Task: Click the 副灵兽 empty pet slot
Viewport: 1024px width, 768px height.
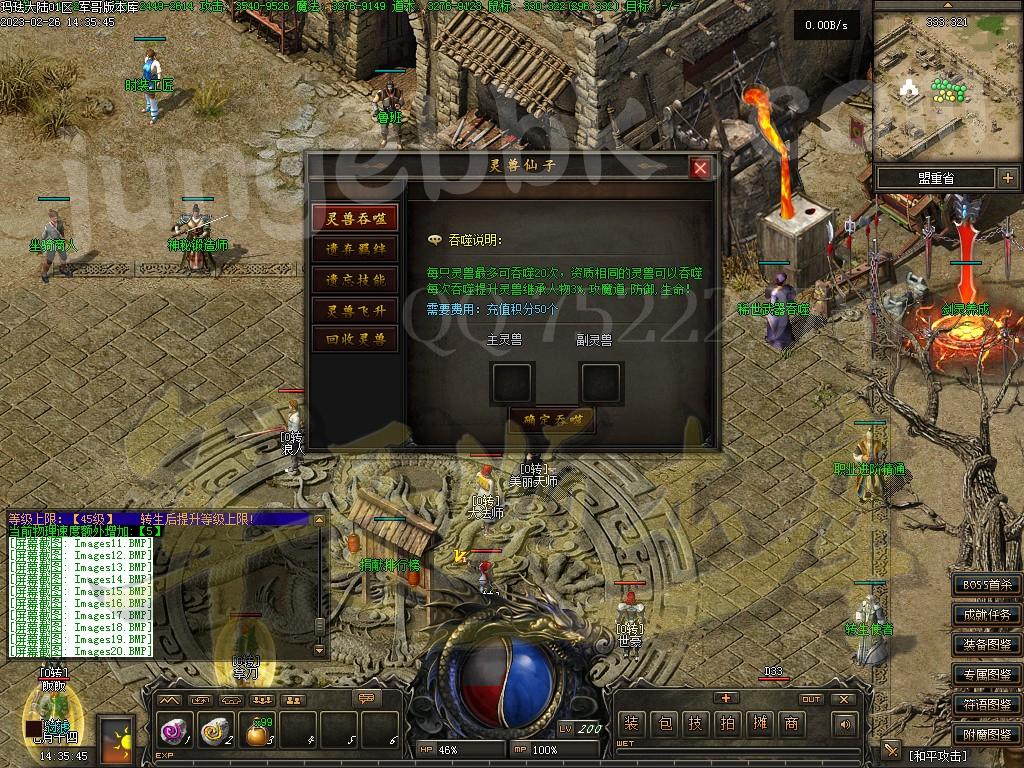Action: pos(601,382)
